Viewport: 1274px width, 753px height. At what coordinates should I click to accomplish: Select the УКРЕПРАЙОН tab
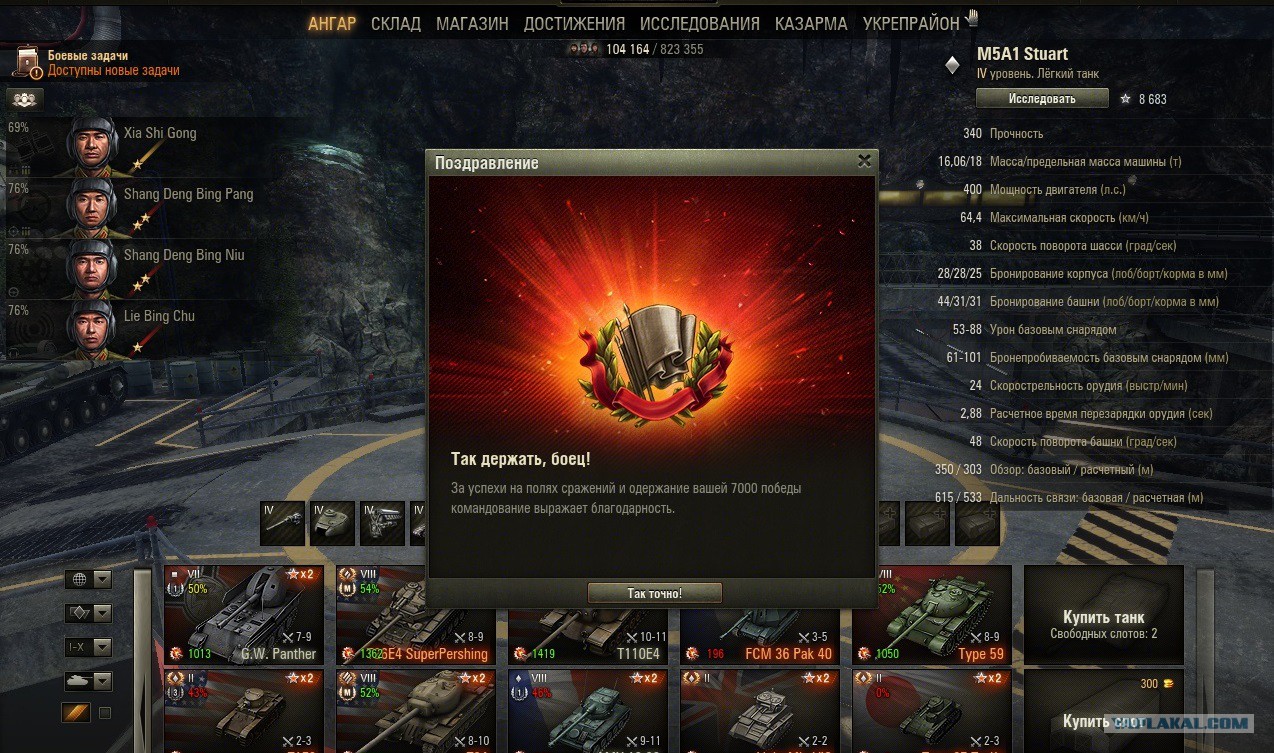click(910, 24)
